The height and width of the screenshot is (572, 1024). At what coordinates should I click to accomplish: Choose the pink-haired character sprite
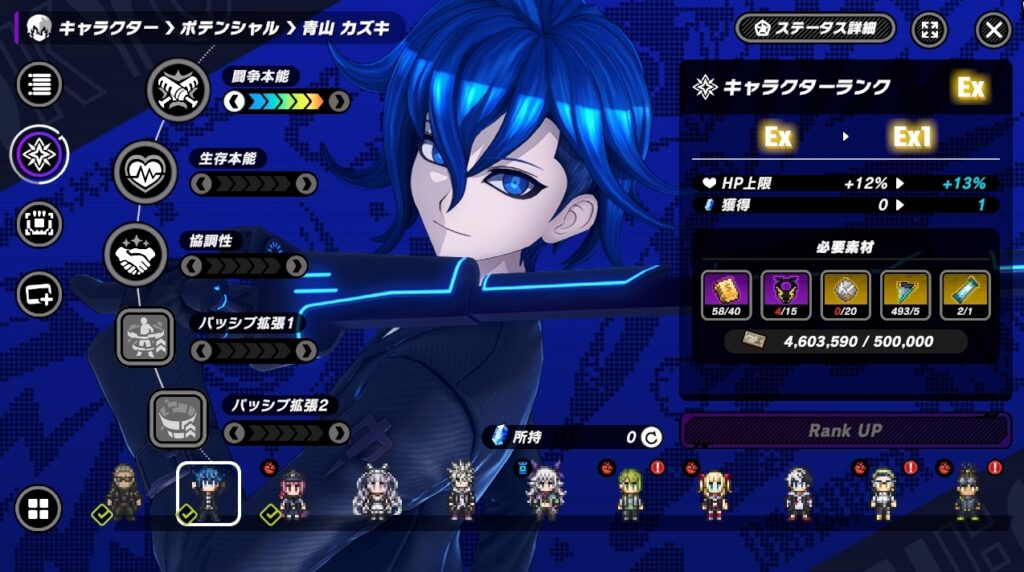click(x=291, y=495)
